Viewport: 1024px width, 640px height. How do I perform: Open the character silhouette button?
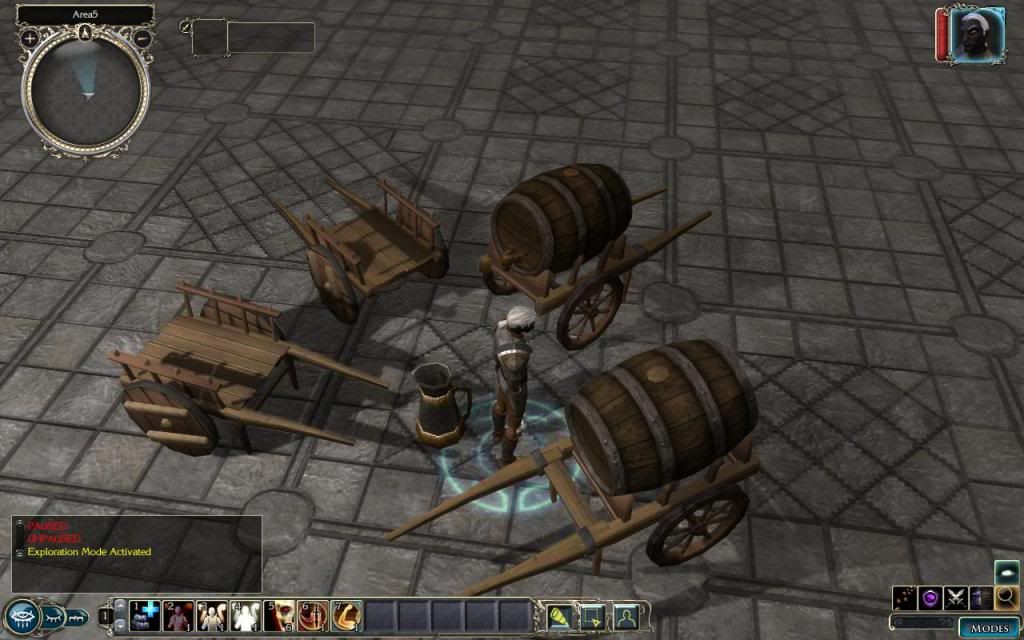coord(626,616)
